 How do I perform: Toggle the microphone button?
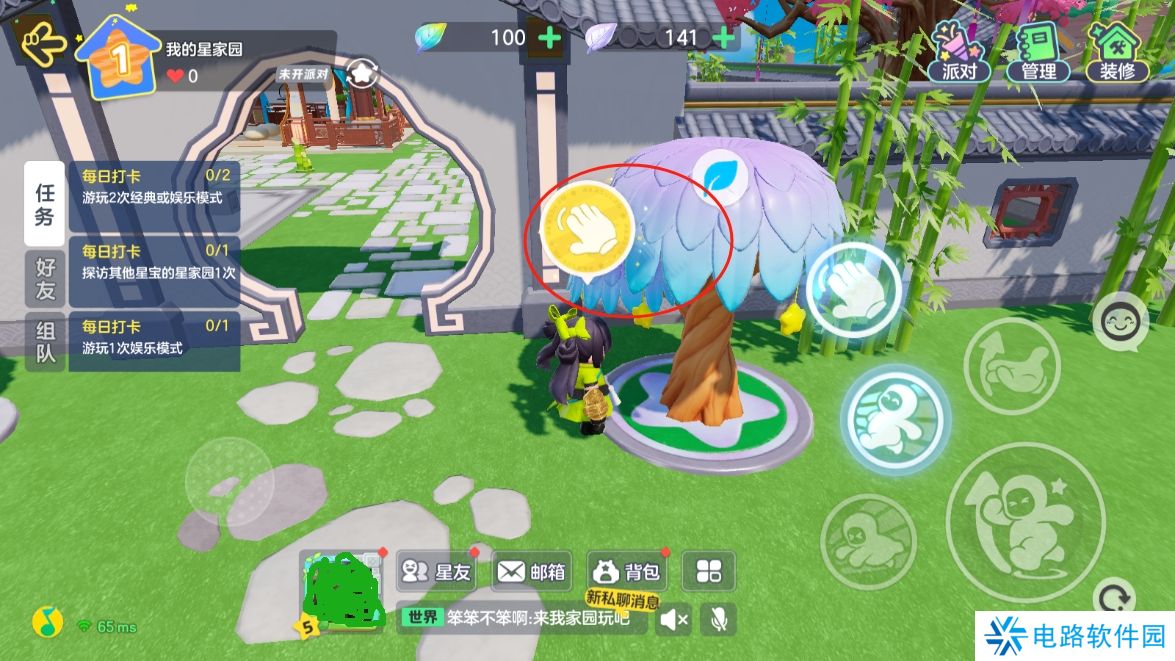[x=717, y=620]
